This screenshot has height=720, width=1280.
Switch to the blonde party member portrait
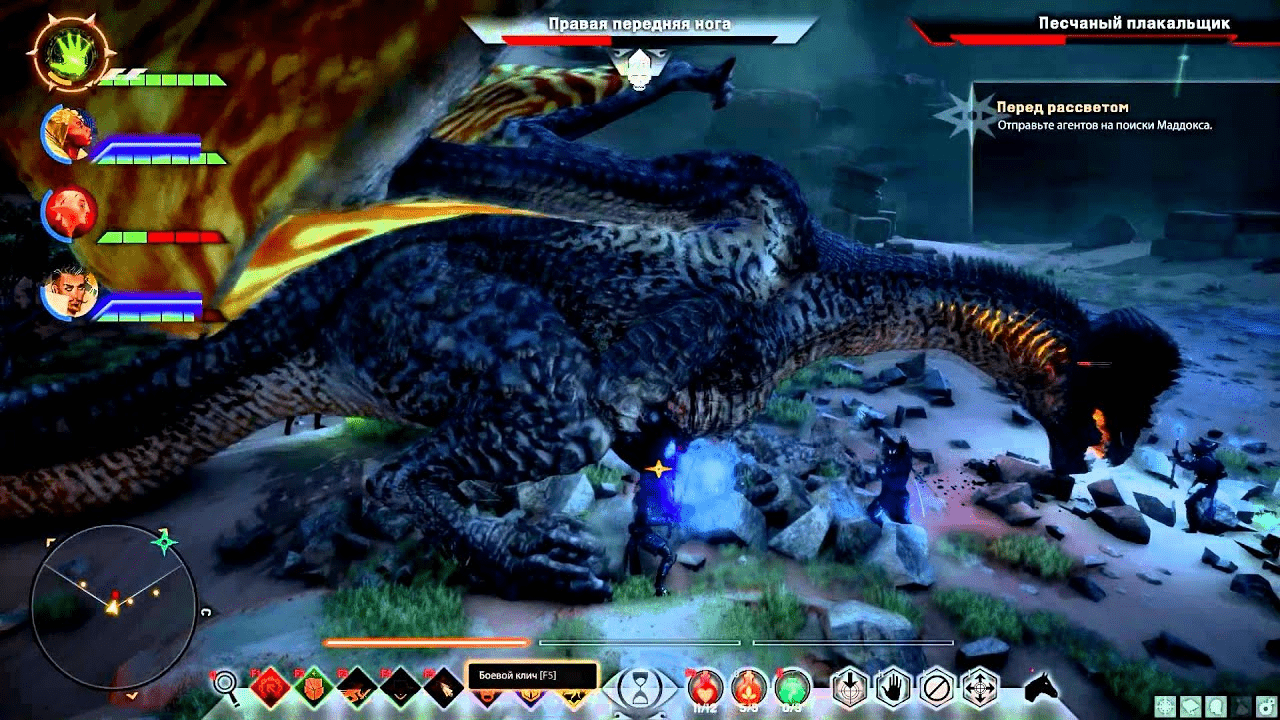(69, 134)
